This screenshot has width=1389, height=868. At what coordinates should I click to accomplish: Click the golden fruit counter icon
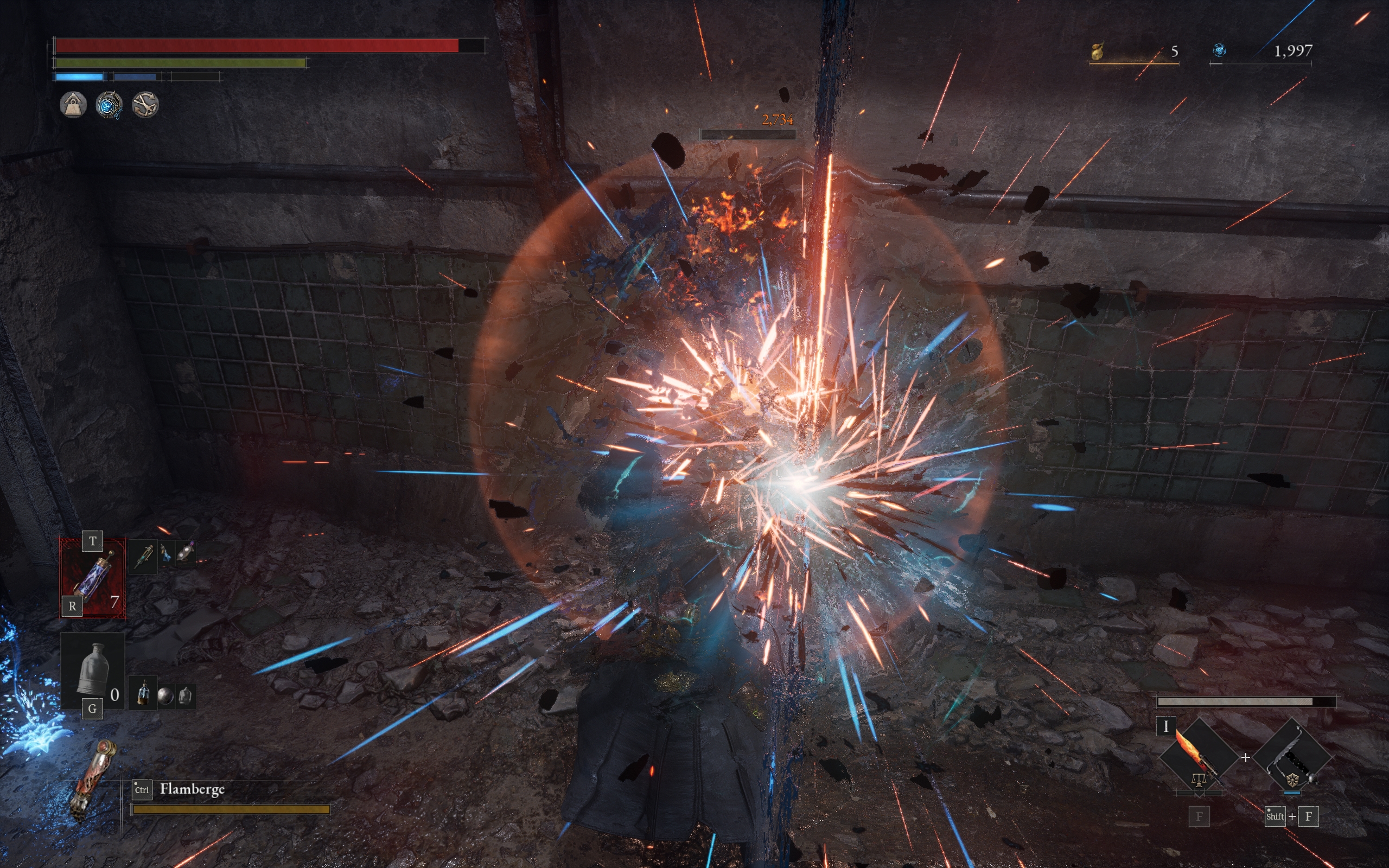pos(1098,51)
